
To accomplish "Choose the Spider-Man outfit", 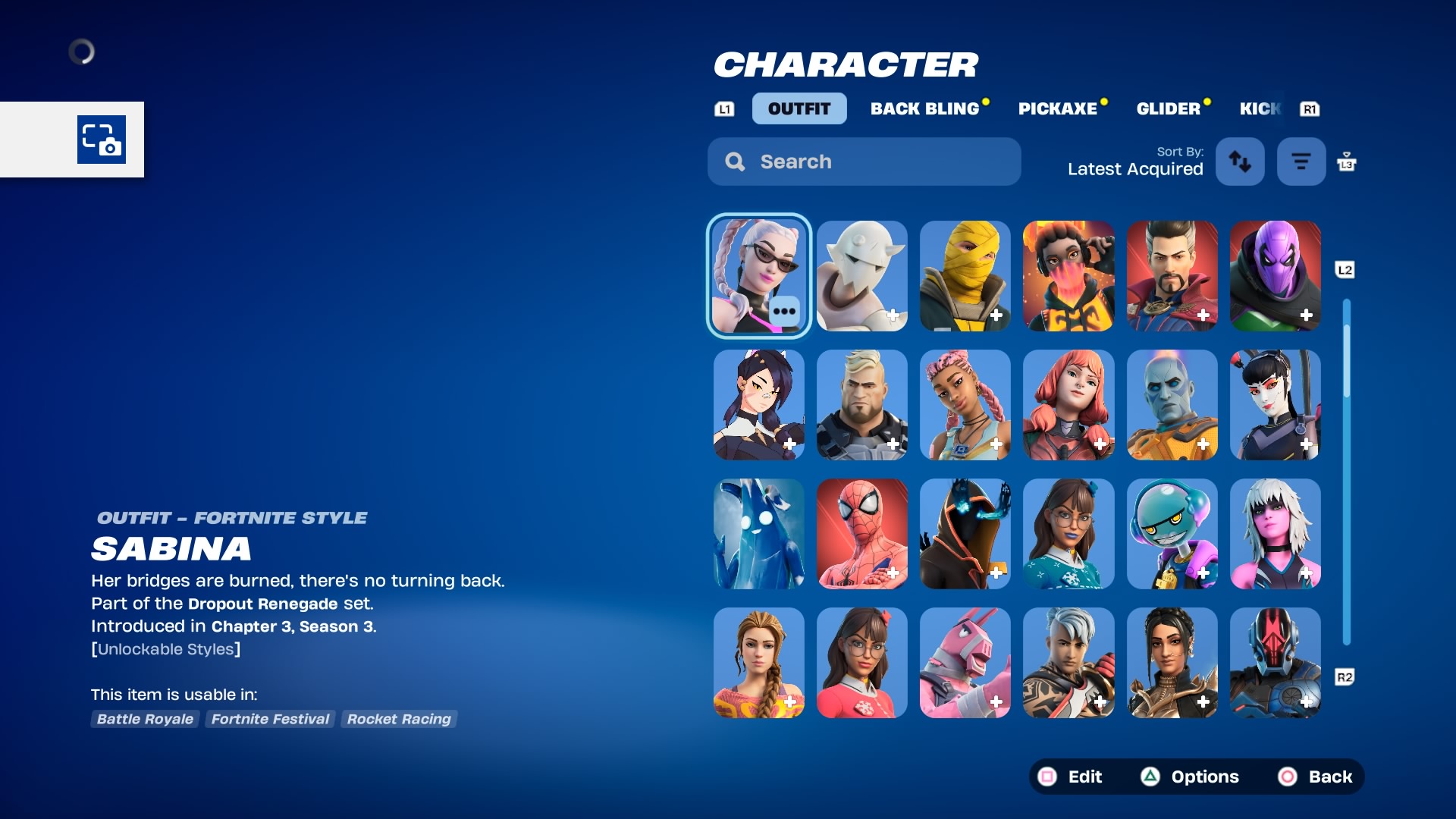I will tap(861, 534).
